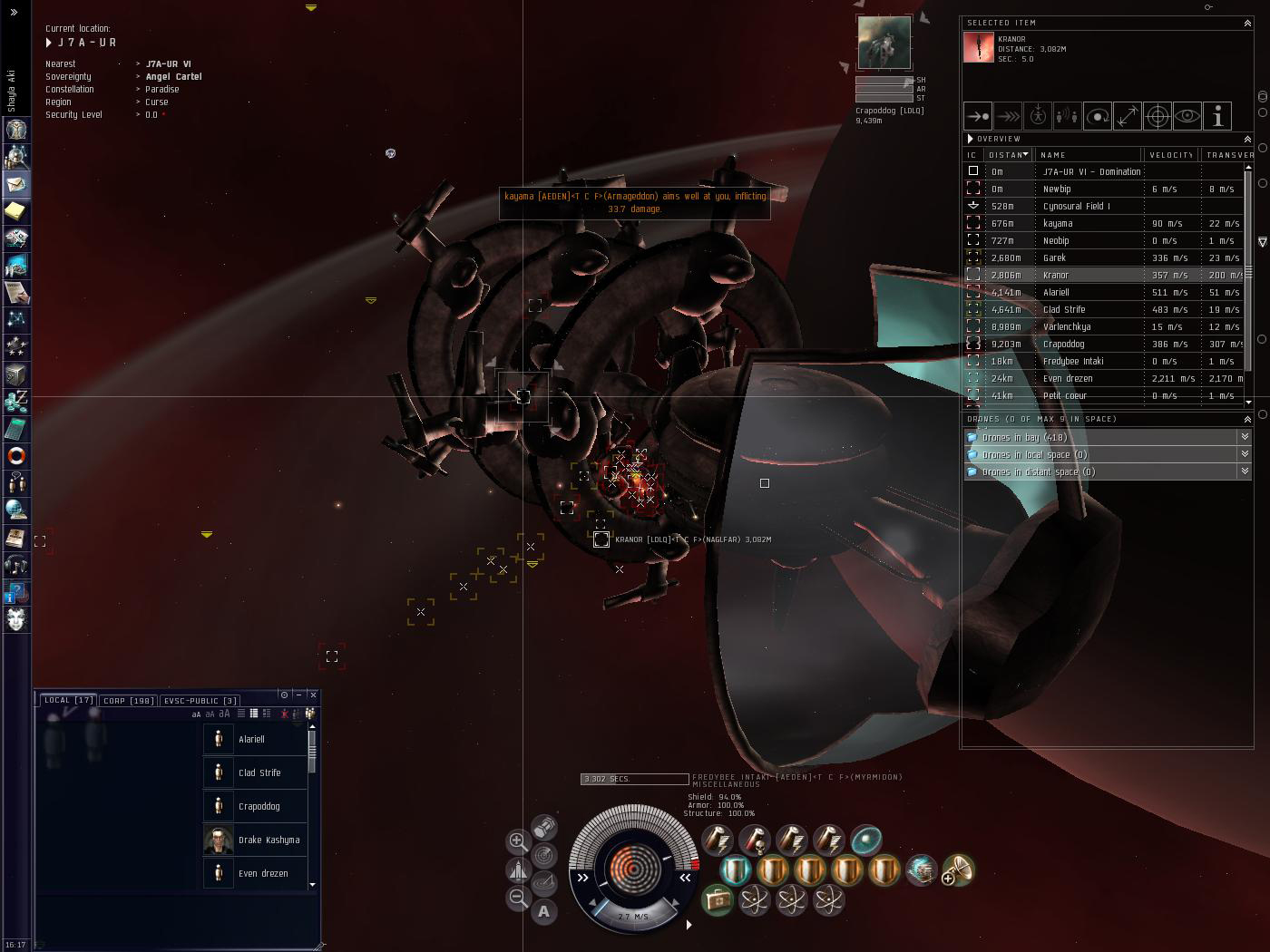Activate the medkit repair module
The height and width of the screenshot is (952, 1270).
coord(717,900)
